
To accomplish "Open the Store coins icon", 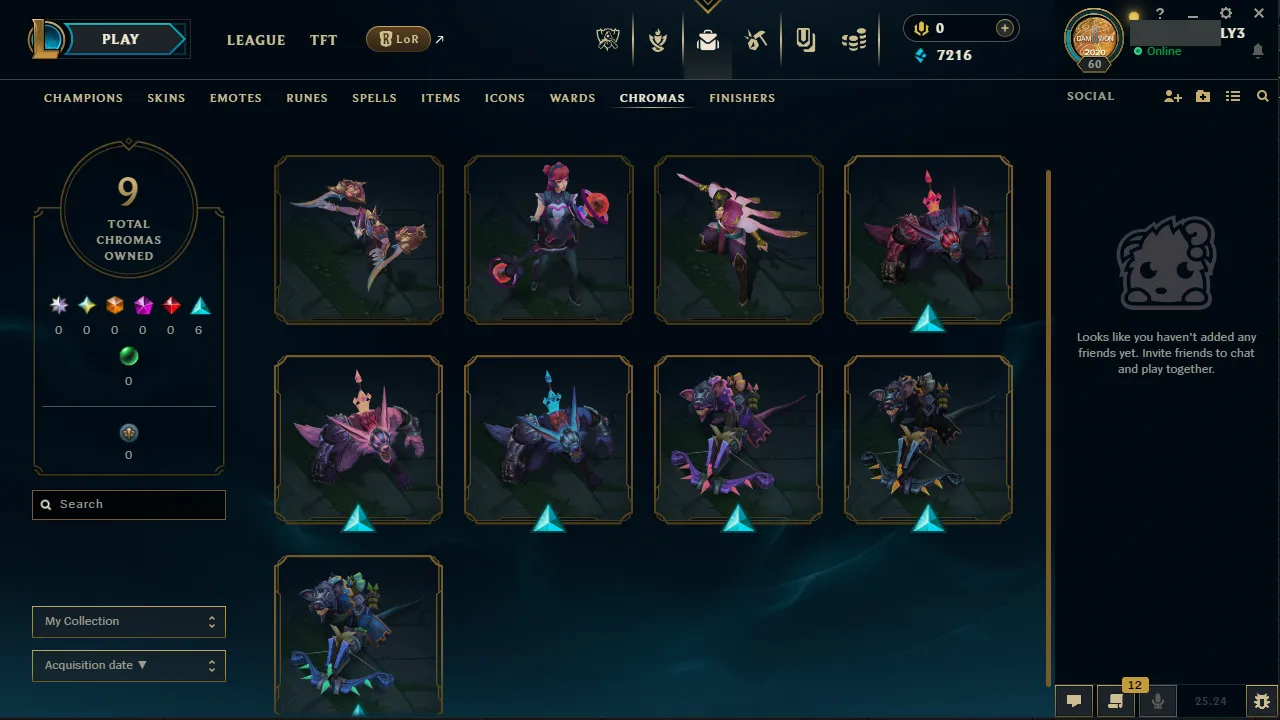I will 854,40.
